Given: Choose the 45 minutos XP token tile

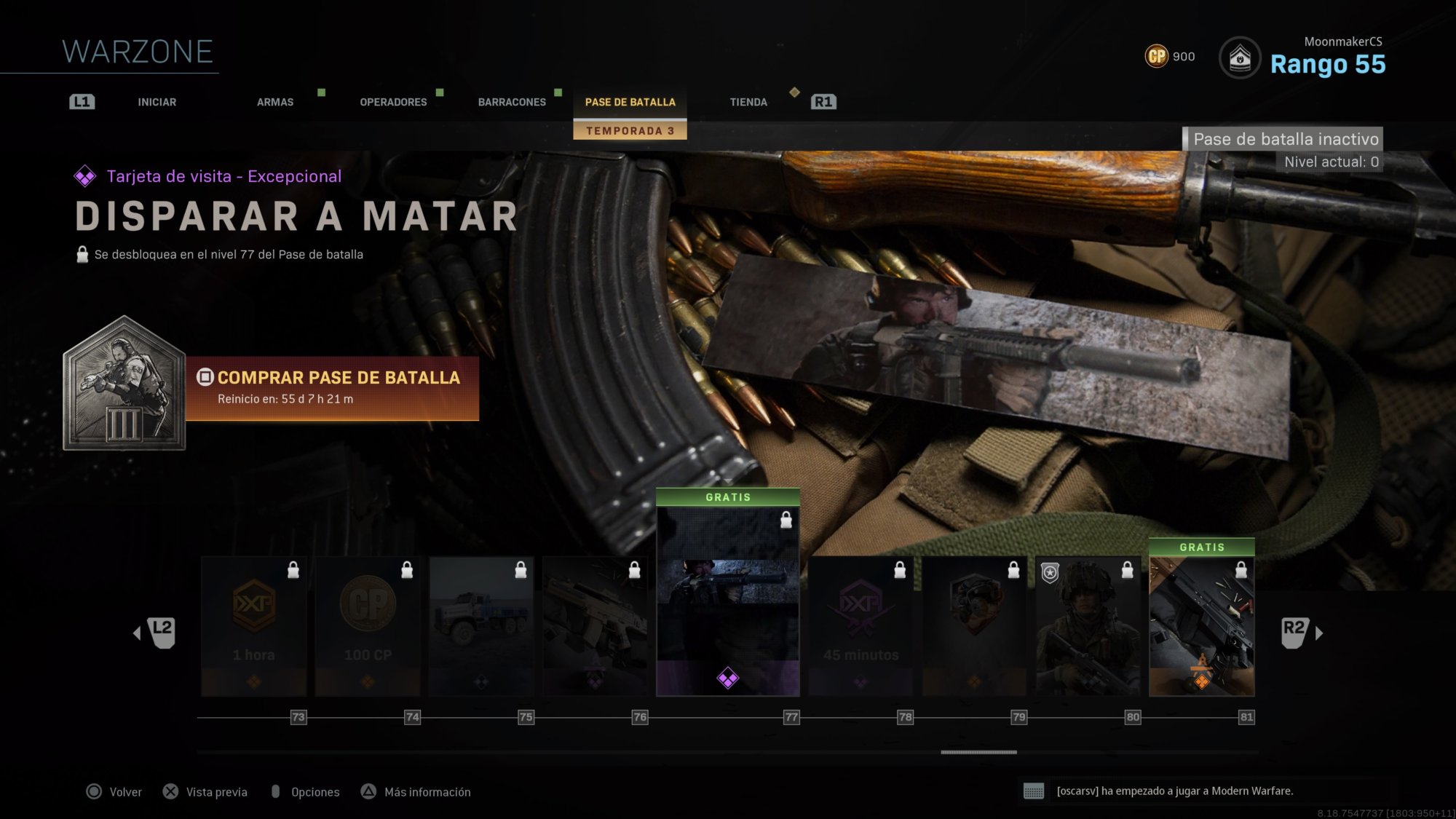Looking at the screenshot, I should click(x=860, y=626).
